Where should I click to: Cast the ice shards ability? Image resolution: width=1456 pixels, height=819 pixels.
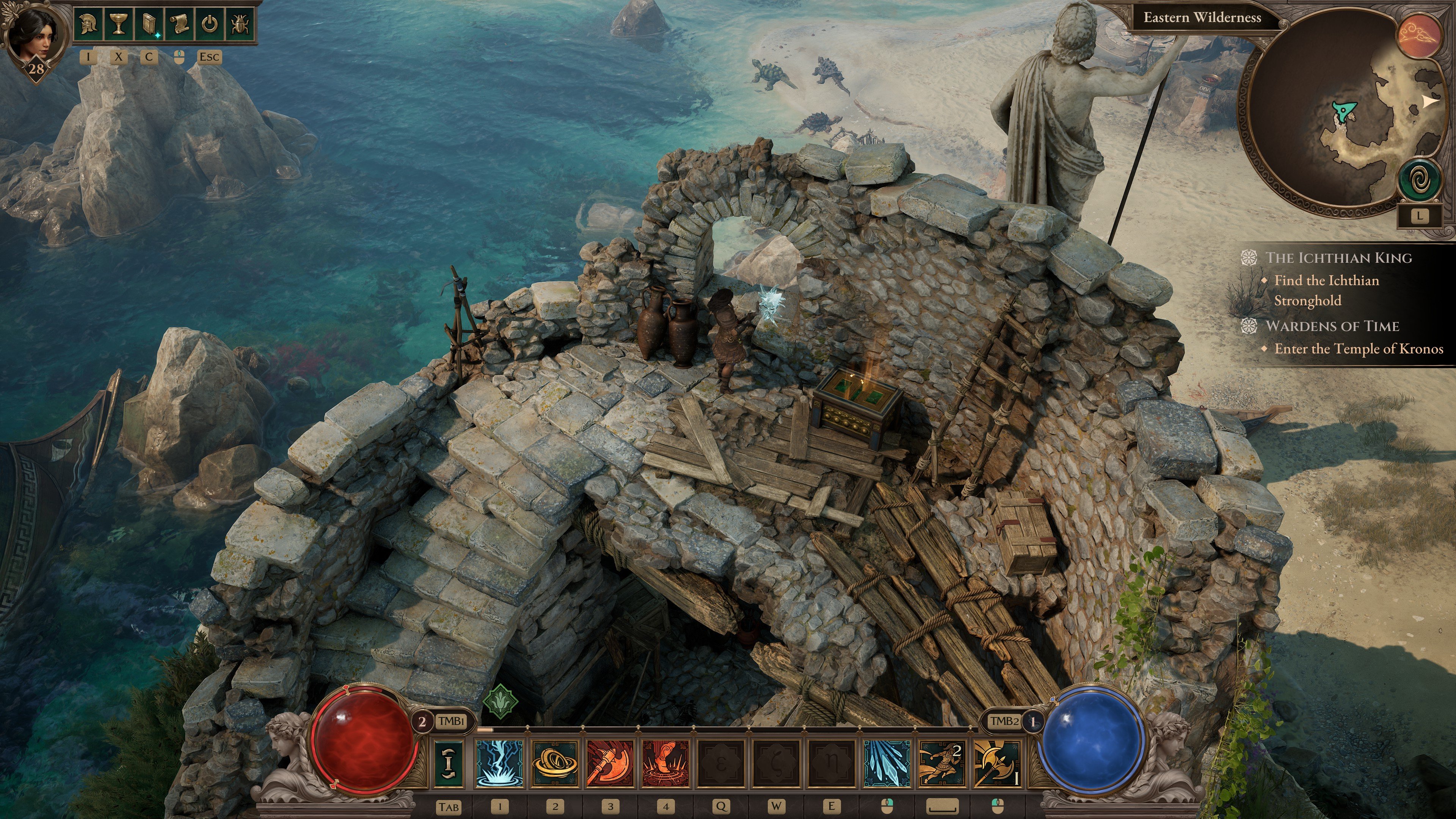point(887,763)
